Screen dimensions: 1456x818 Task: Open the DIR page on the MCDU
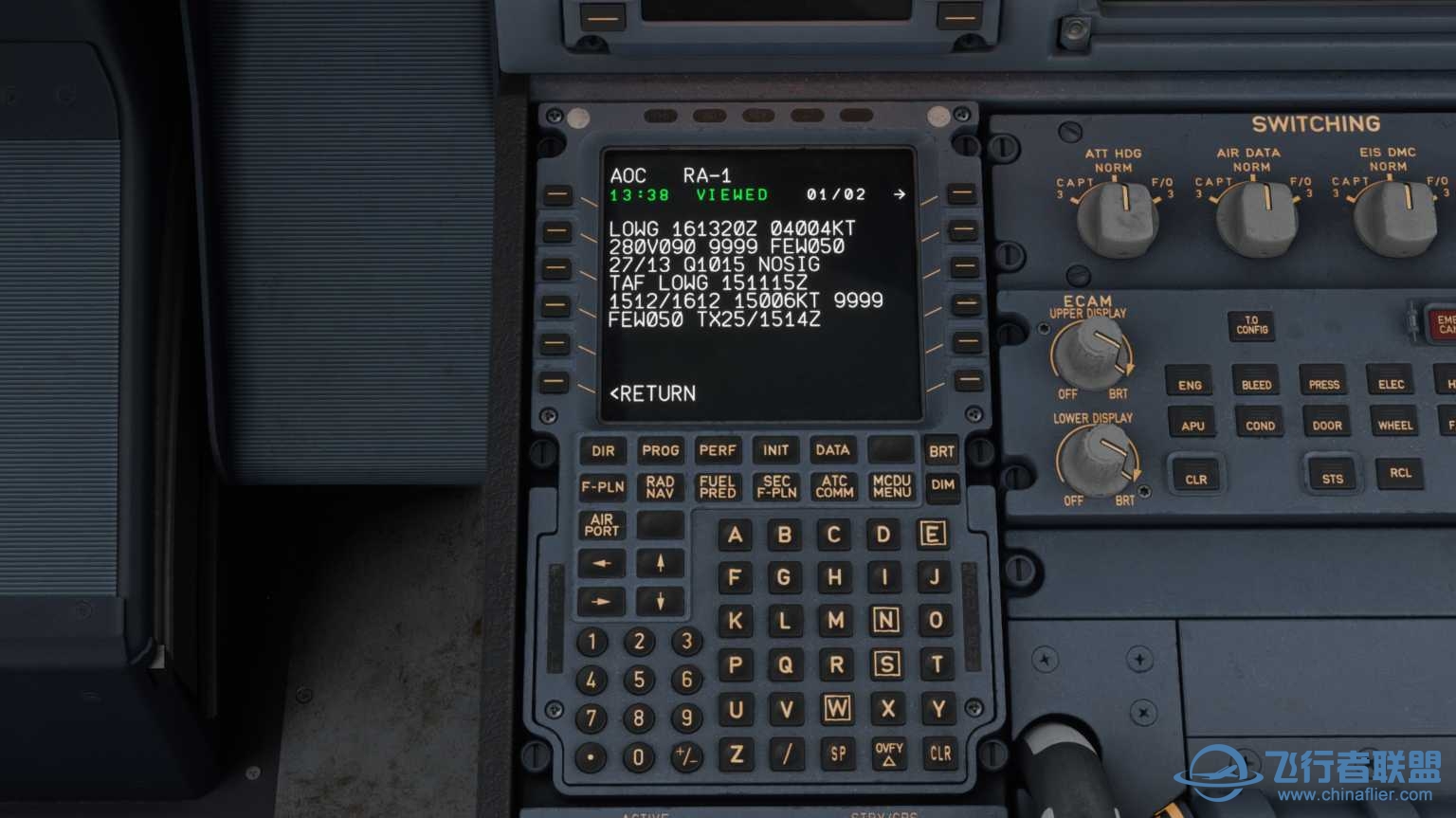(603, 451)
